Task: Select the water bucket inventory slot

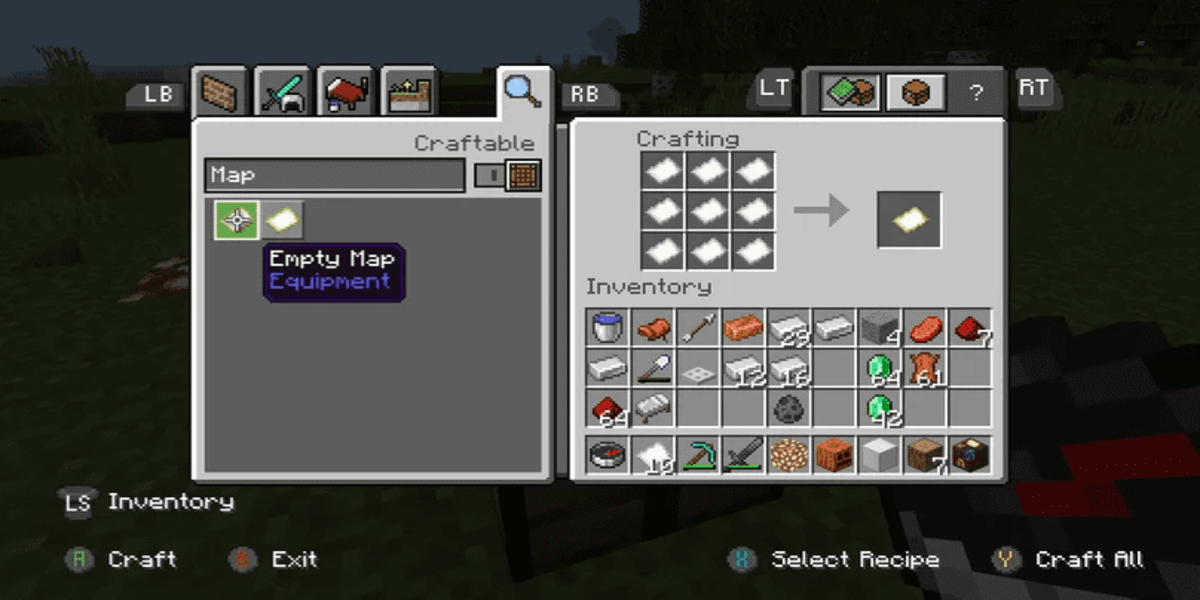Action: (608, 327)
